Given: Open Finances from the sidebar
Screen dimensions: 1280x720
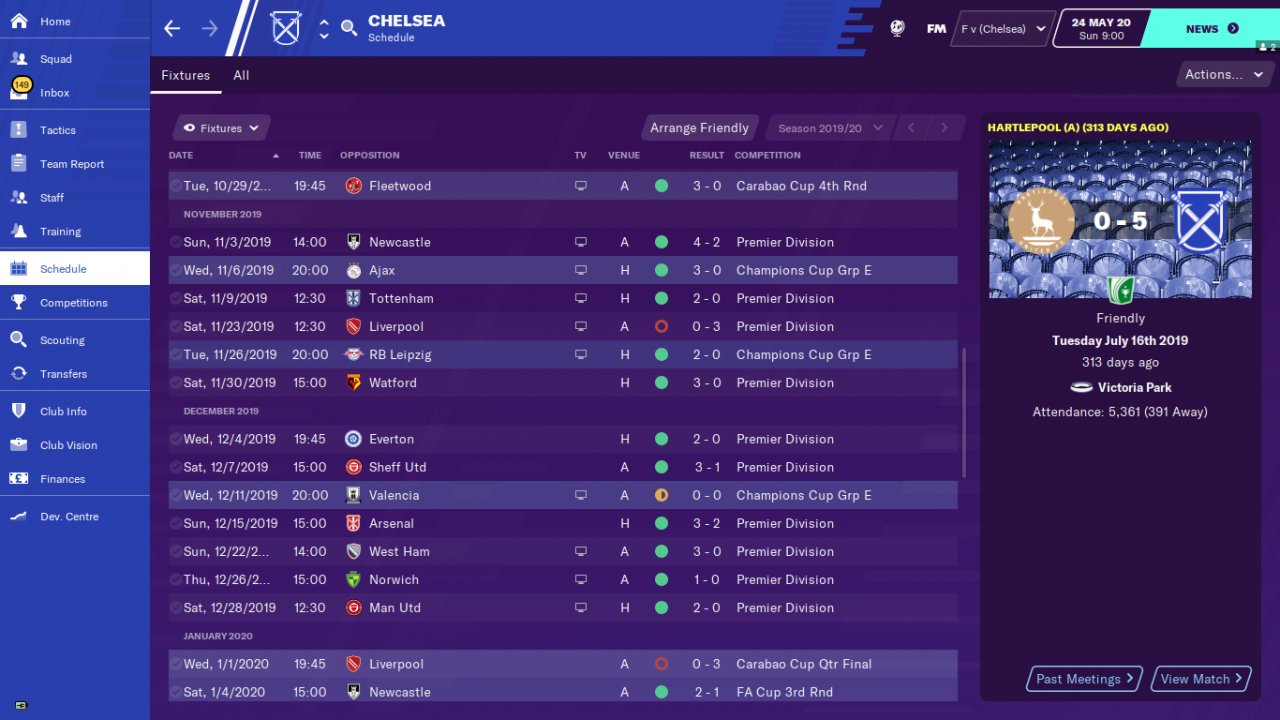Looking at the screenshot, I should pos(62,479).
